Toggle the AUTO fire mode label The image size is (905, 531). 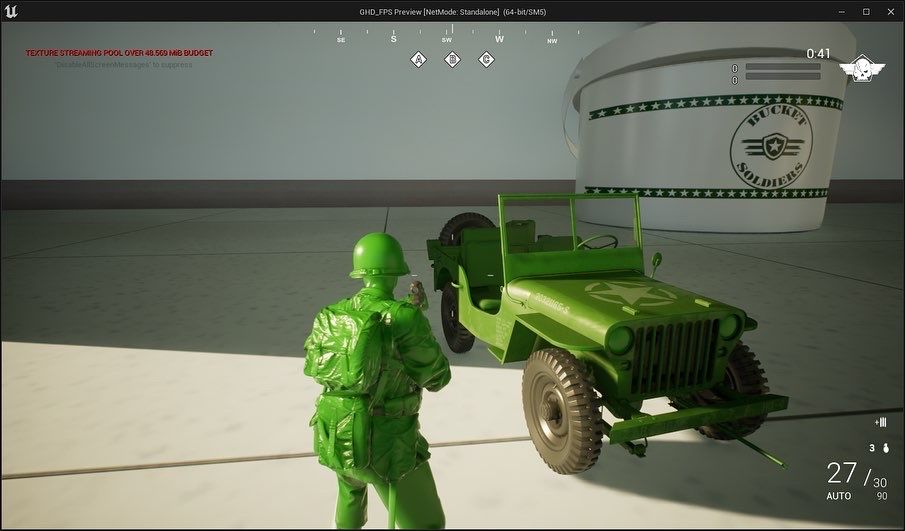(839, 496)
